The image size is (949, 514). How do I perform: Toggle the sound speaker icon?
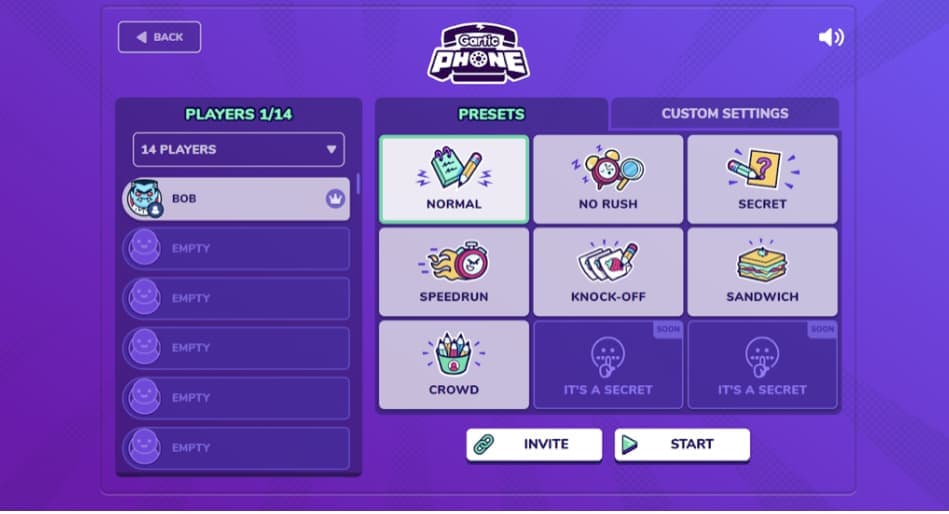(x=830, y=37)
